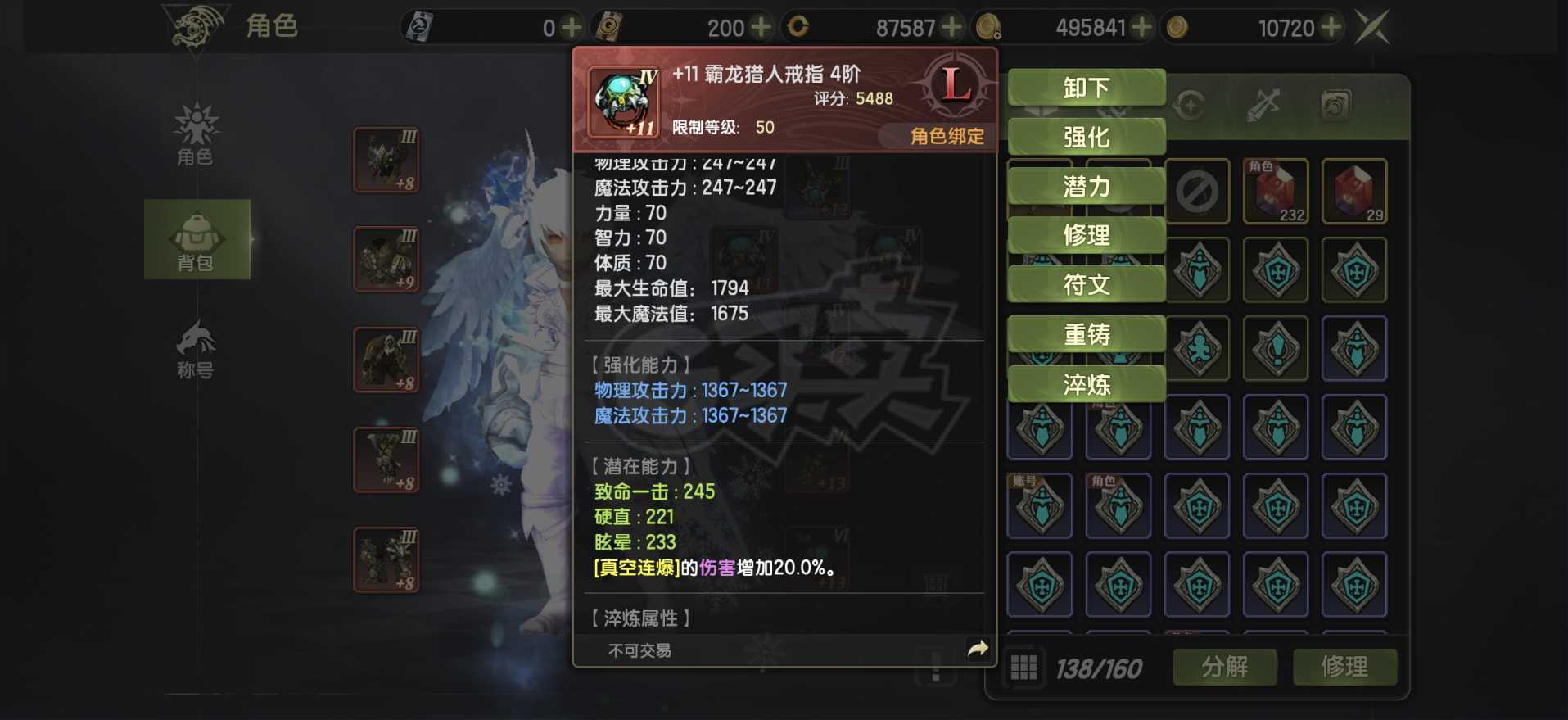Screen dimensions: 1568x720
Task: Click the 淬炼 temper option
Action: tap(1086, 383)
